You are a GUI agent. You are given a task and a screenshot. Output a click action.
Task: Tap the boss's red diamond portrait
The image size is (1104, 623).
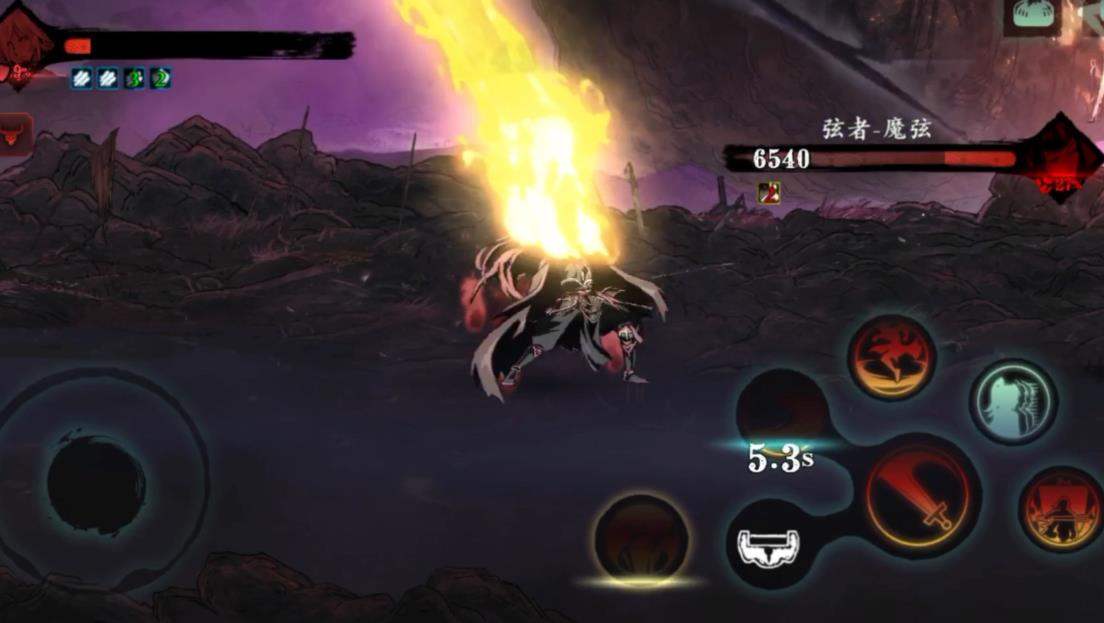point(1061,157)
